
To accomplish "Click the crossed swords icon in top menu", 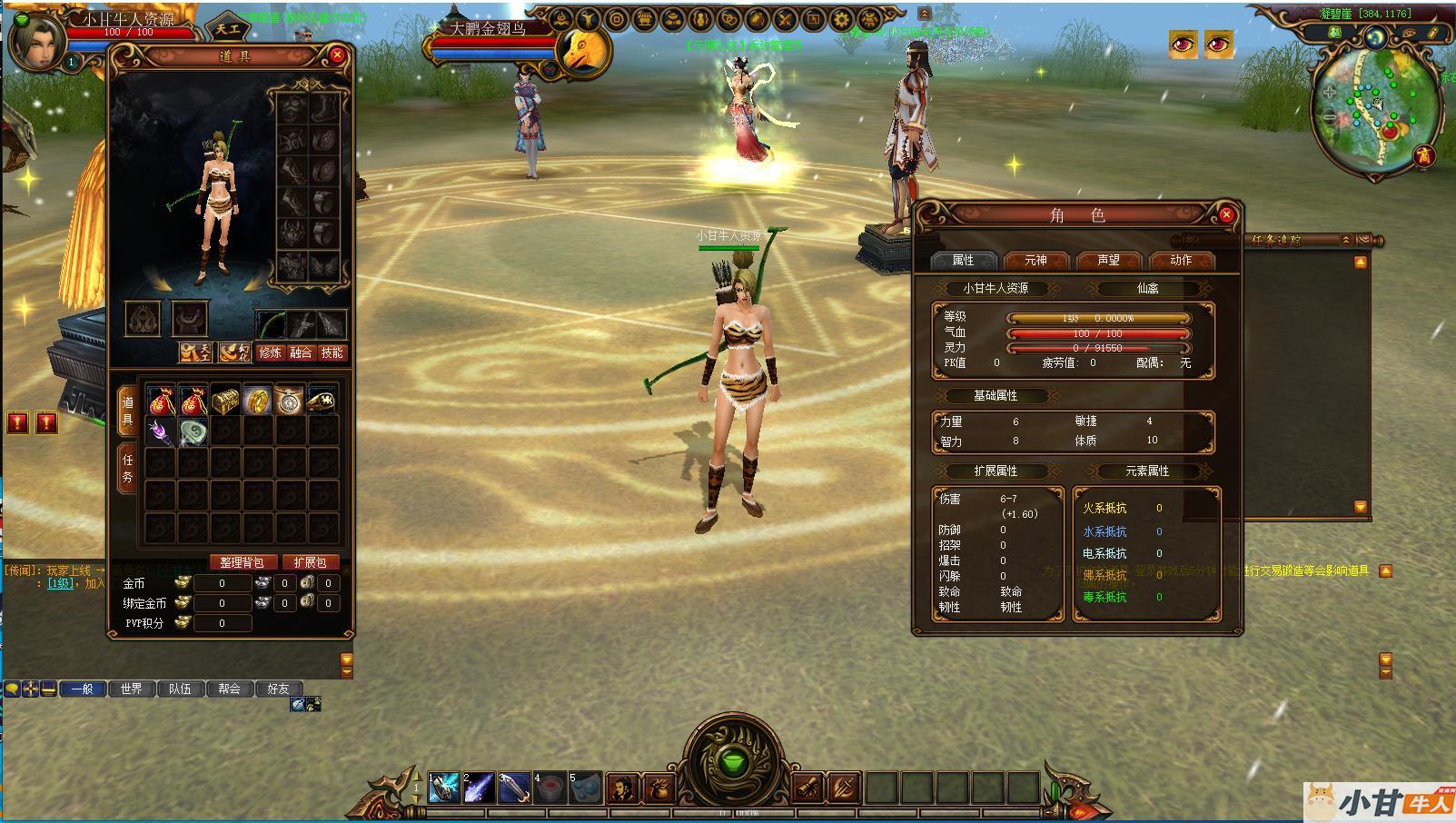I will click(x=786, y=19).
